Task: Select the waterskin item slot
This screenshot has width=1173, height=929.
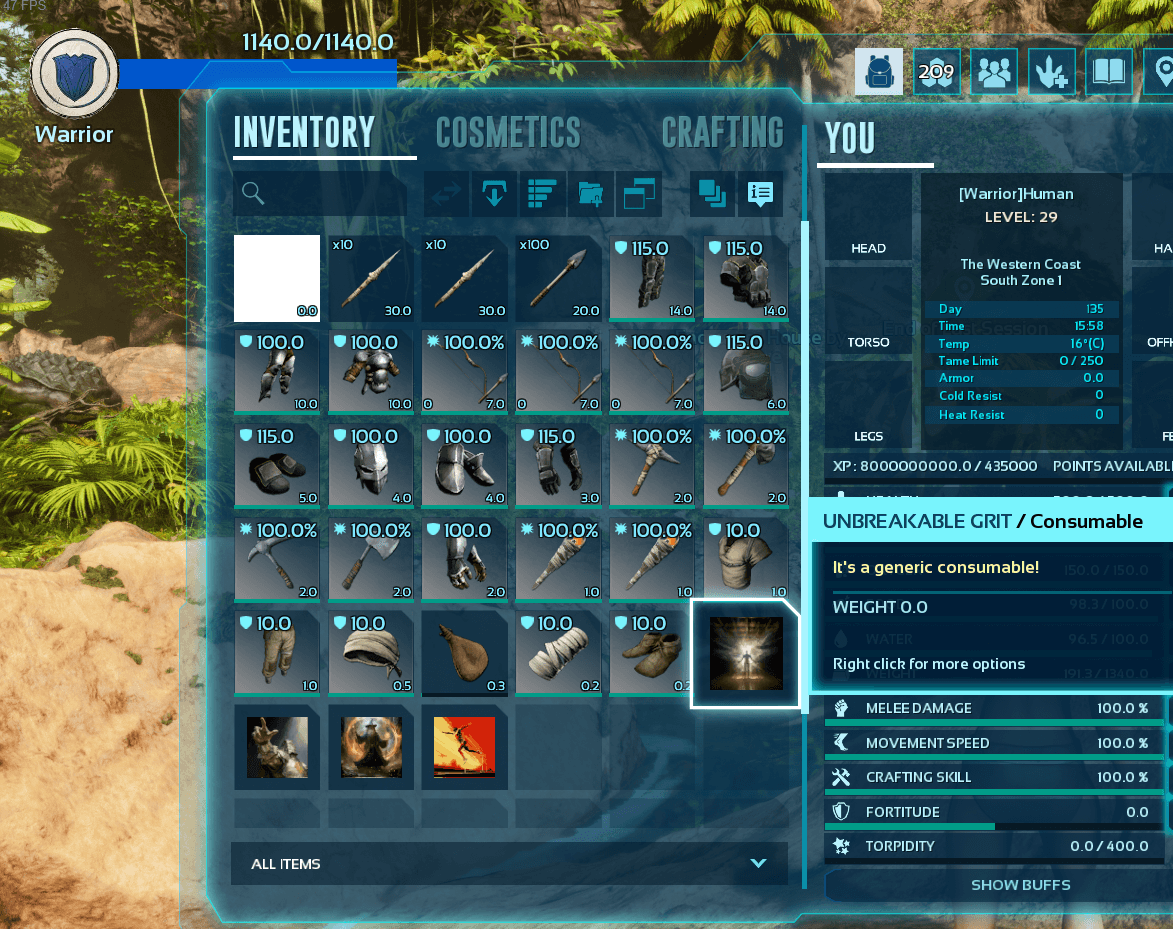Action: pos(465,654)
